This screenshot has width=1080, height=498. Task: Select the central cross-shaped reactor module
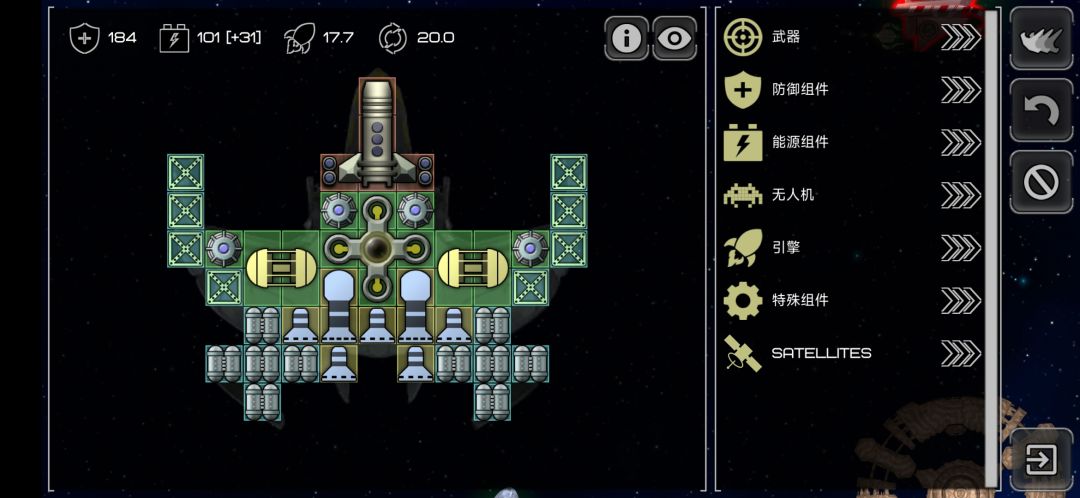tap(377, 249)
